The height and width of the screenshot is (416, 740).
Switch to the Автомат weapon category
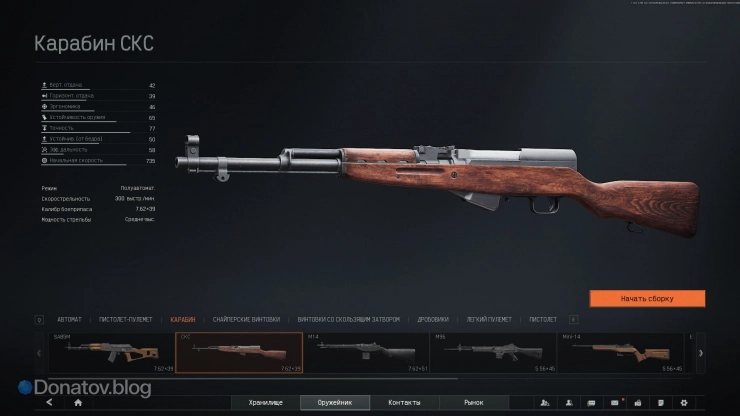click(x=69, y=320)
